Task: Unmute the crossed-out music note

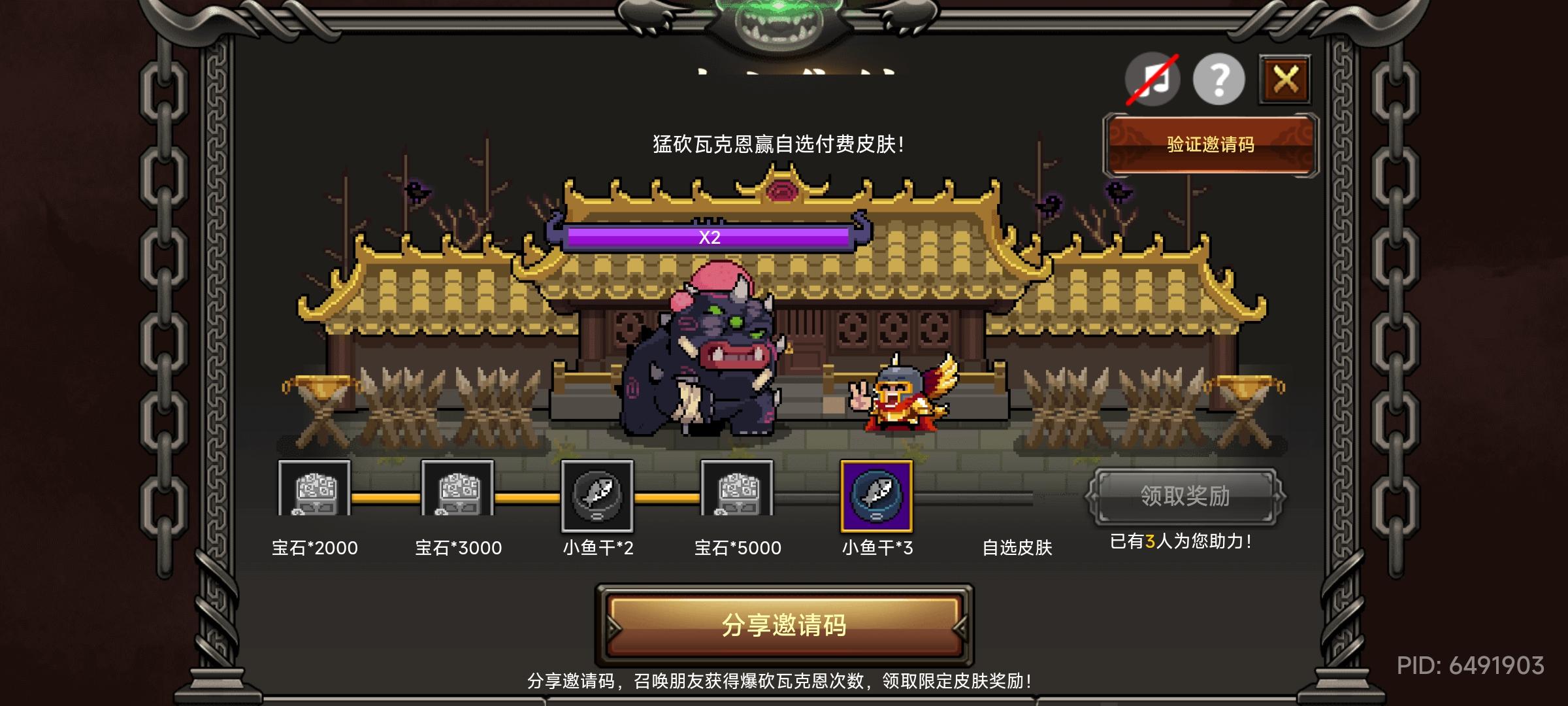Action: [1153, 78]
